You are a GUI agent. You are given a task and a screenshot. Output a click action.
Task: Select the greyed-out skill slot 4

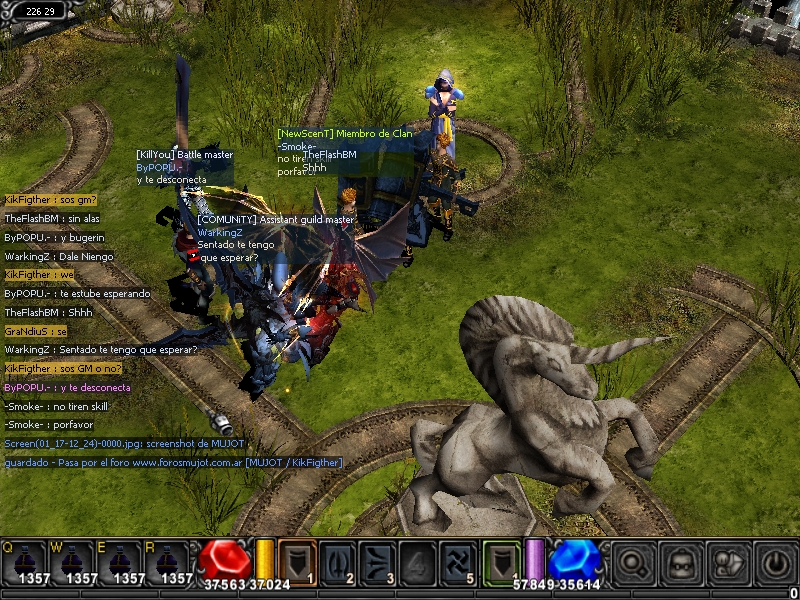tap(420, 562)
